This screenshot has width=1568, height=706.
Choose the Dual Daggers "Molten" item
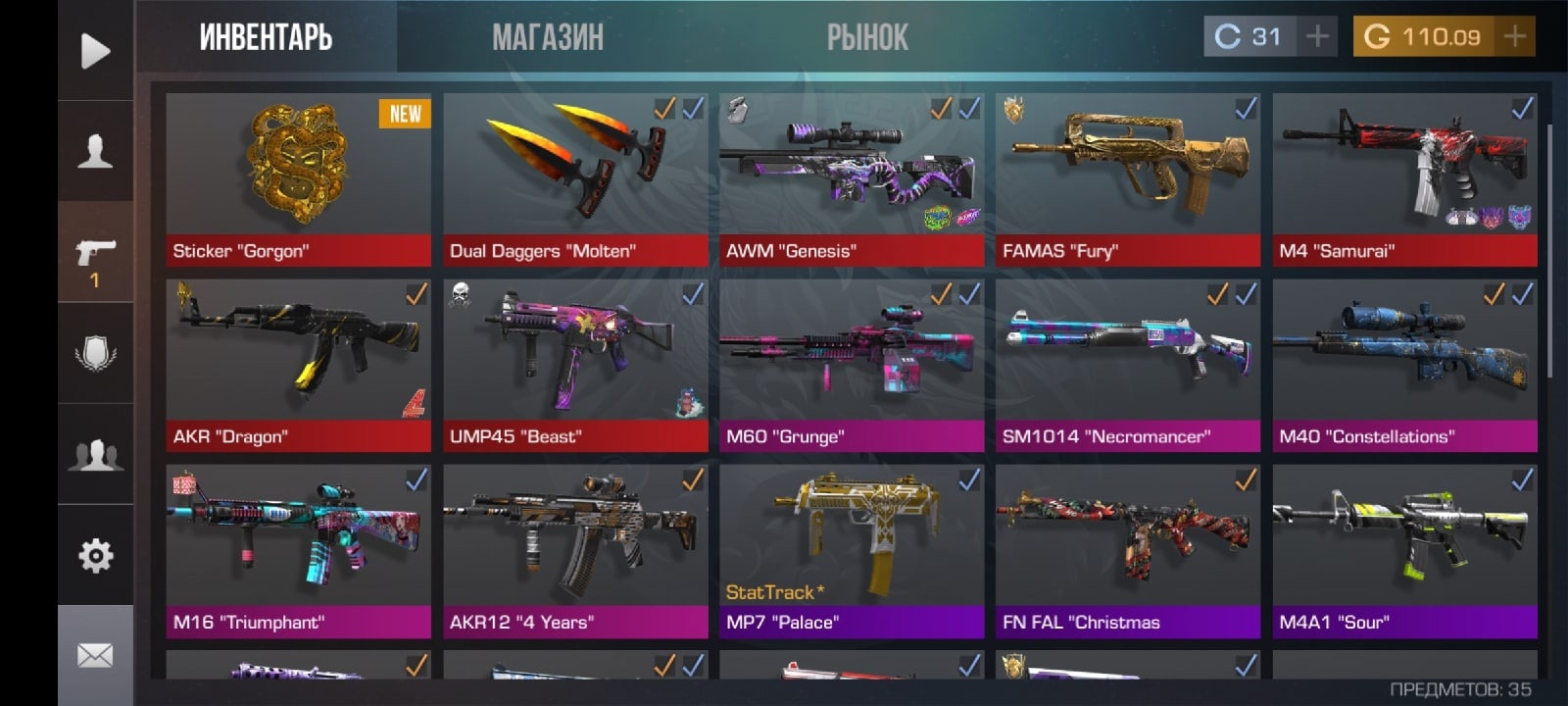tap(575, 179)
